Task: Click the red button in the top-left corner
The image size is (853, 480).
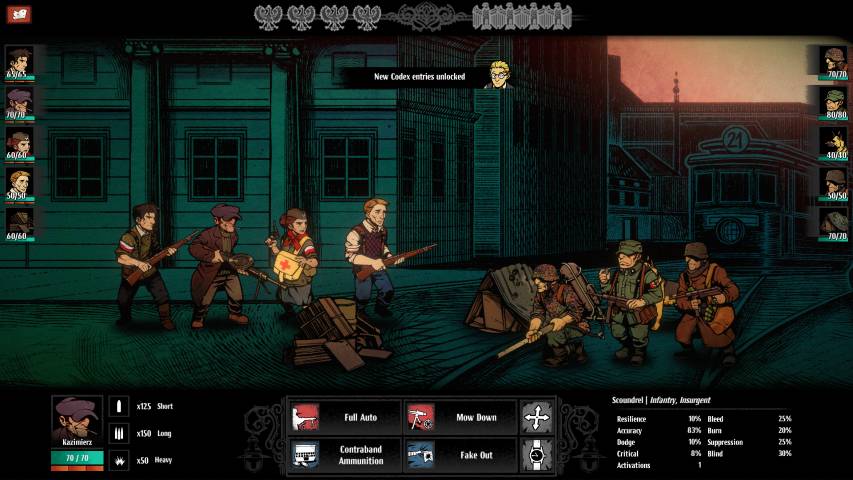Action: click(19, 14)
